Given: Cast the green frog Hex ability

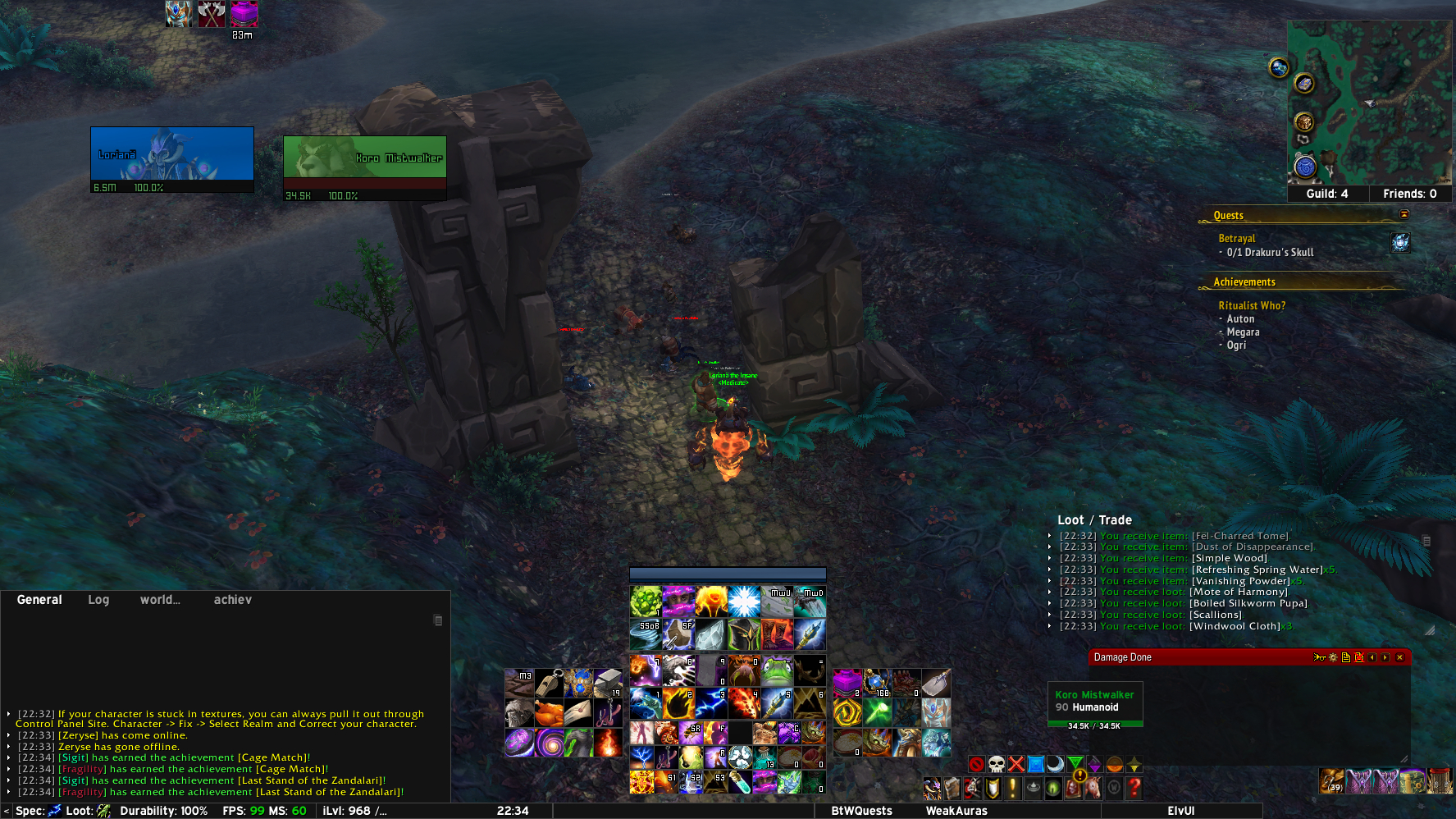Looking at the screenshot, I should click(776, 670).
